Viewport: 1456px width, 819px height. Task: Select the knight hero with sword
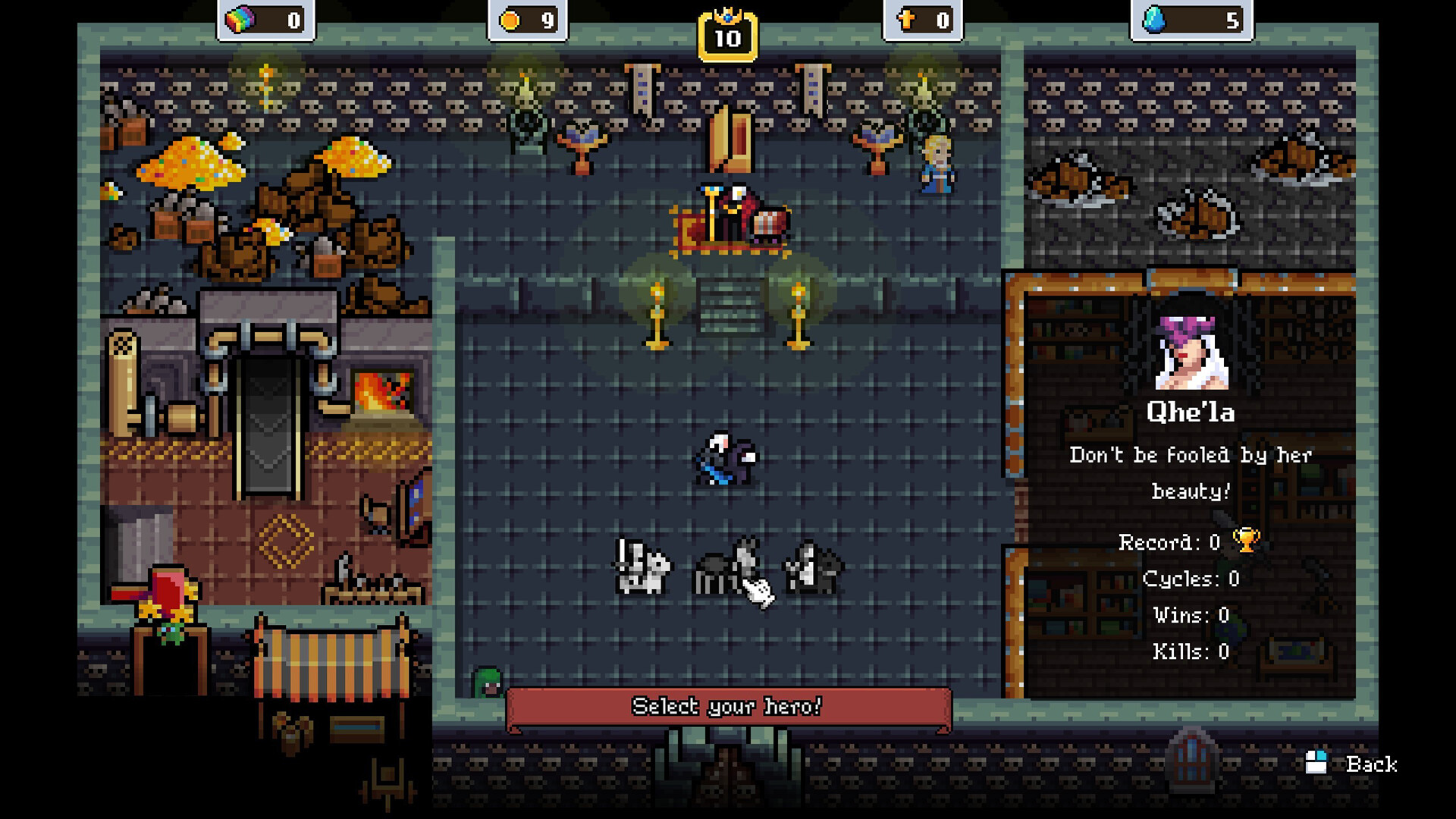pos(641,569)
